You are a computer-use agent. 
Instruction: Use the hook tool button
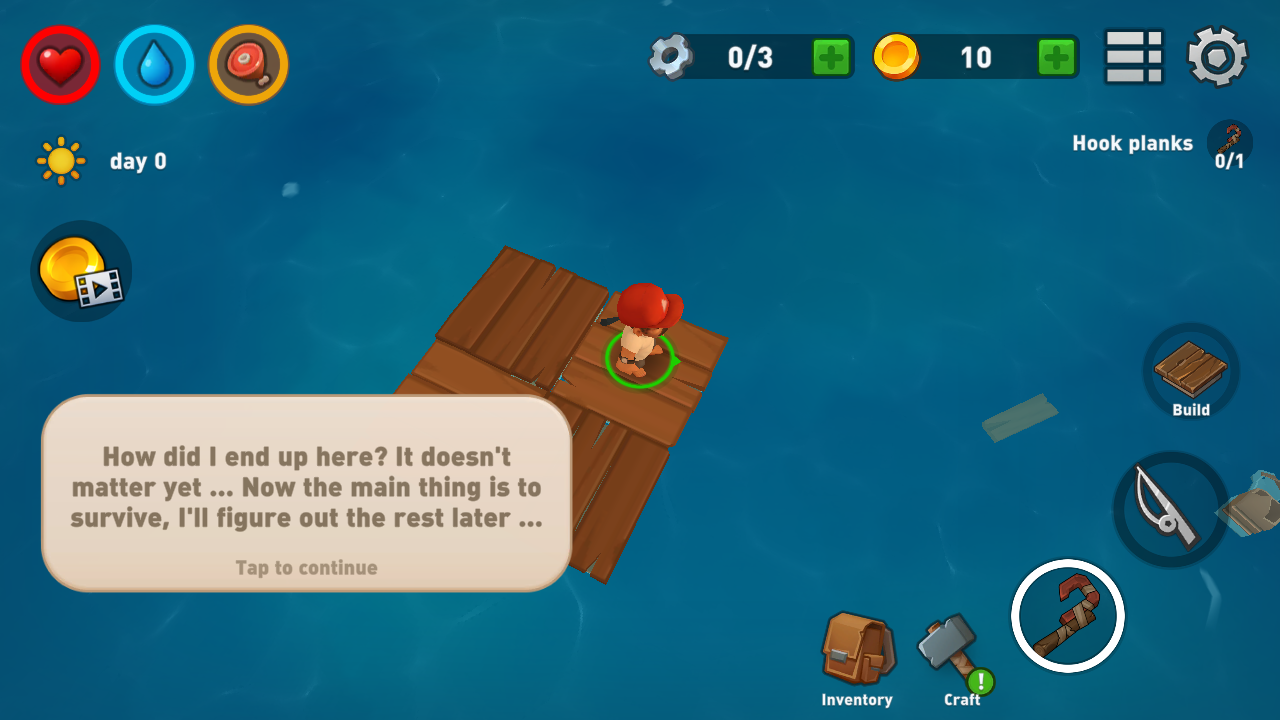click(x=1067, y=616)
